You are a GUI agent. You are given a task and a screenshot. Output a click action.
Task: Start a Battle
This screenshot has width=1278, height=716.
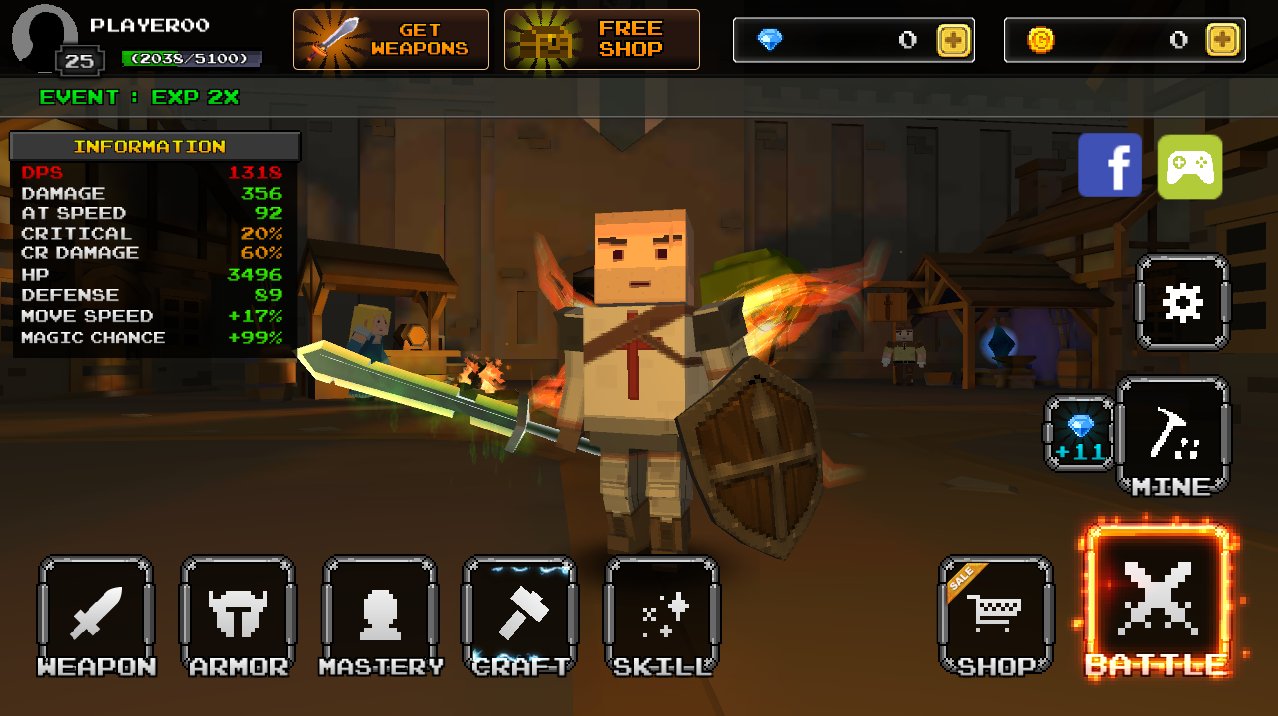(1157, 598)
